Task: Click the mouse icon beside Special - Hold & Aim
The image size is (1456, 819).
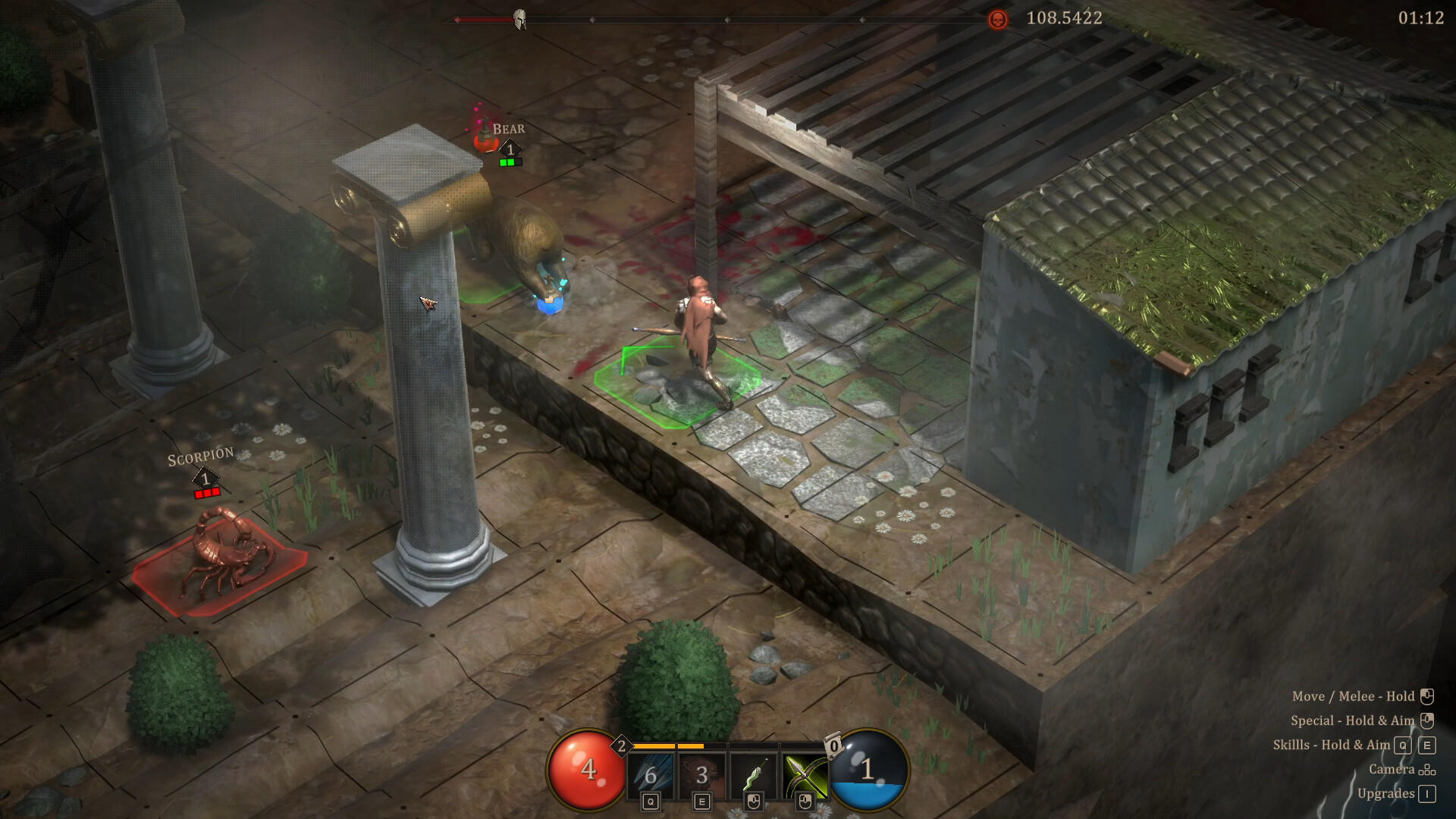Action: [x=1427, y=720]
